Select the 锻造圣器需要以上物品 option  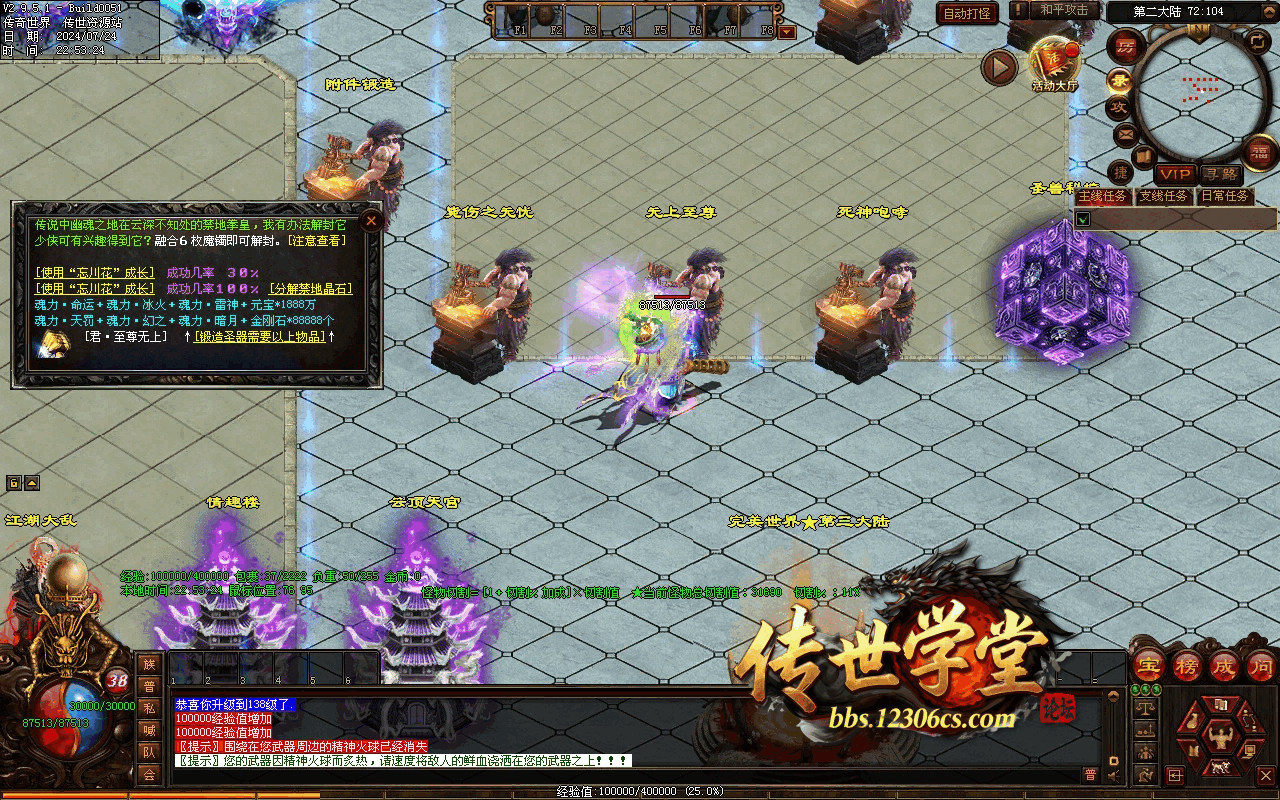tap(260, 337)
